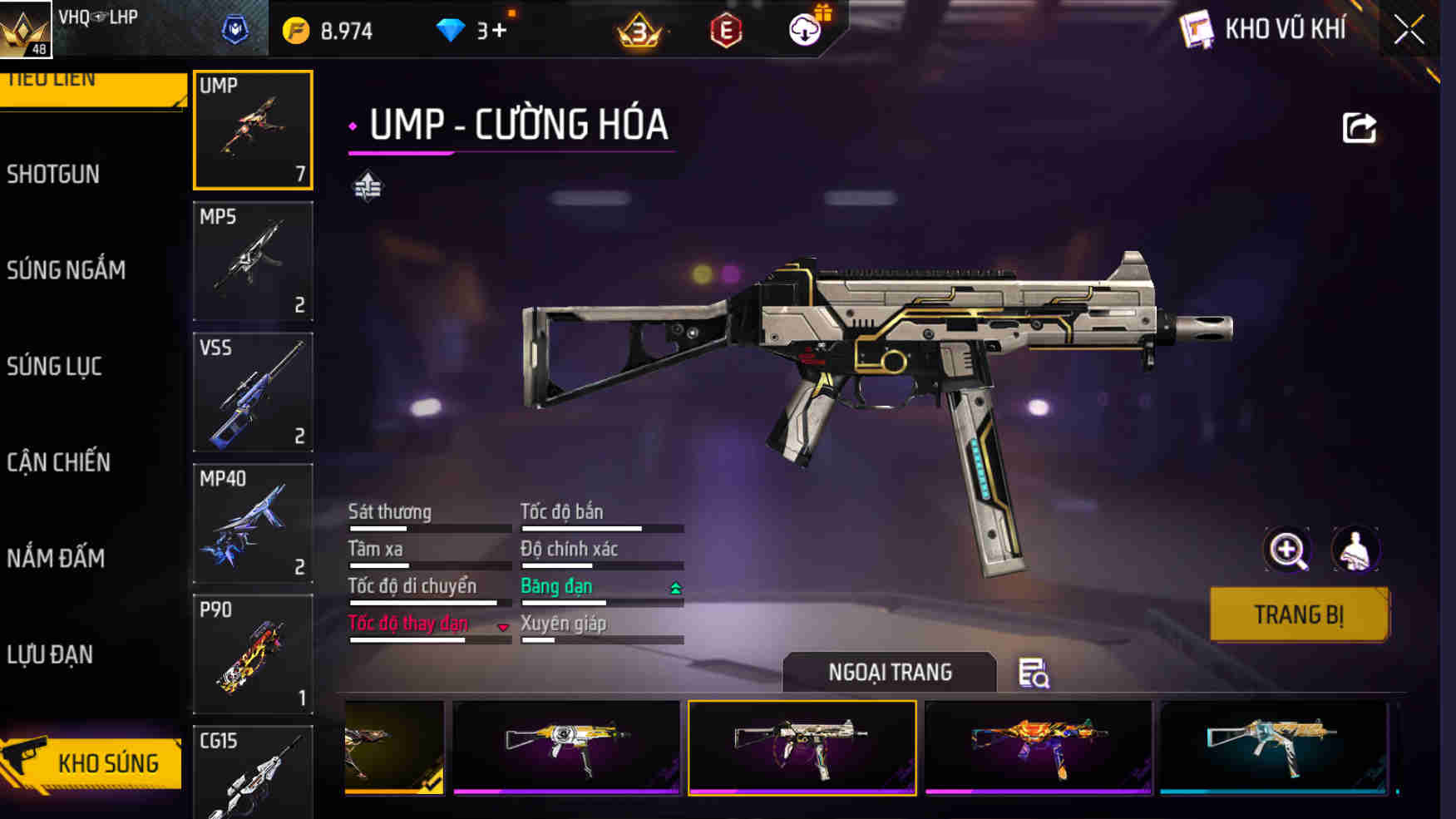
Task: Share the UMP skin
Action: point(1360,128)
